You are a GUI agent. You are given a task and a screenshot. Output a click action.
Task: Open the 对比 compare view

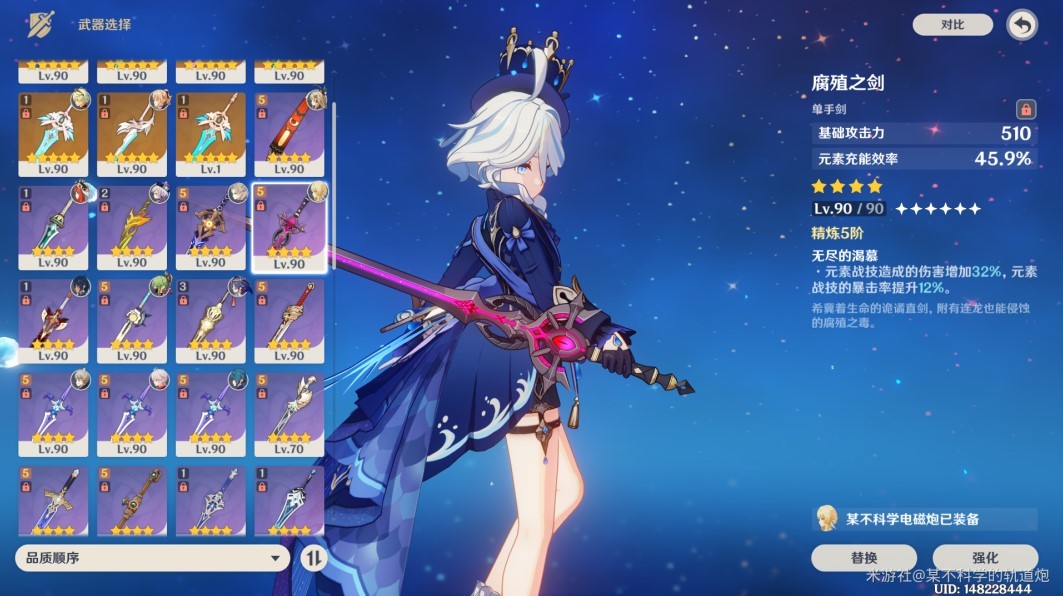pyautogui.click(x=952, y=25)
